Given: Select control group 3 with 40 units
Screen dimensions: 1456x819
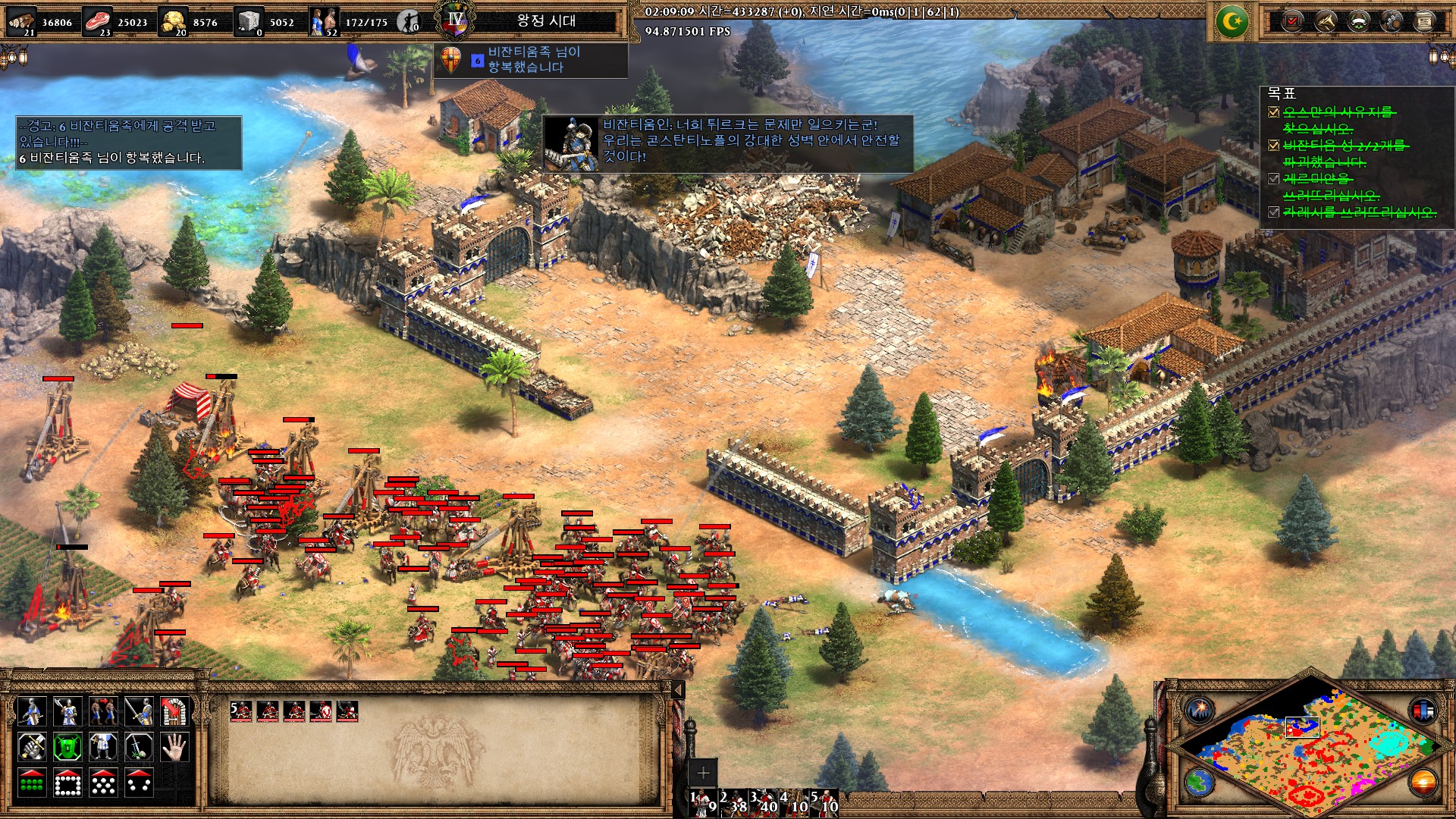Looking at the screenshot, I should (x=764, y=802).
